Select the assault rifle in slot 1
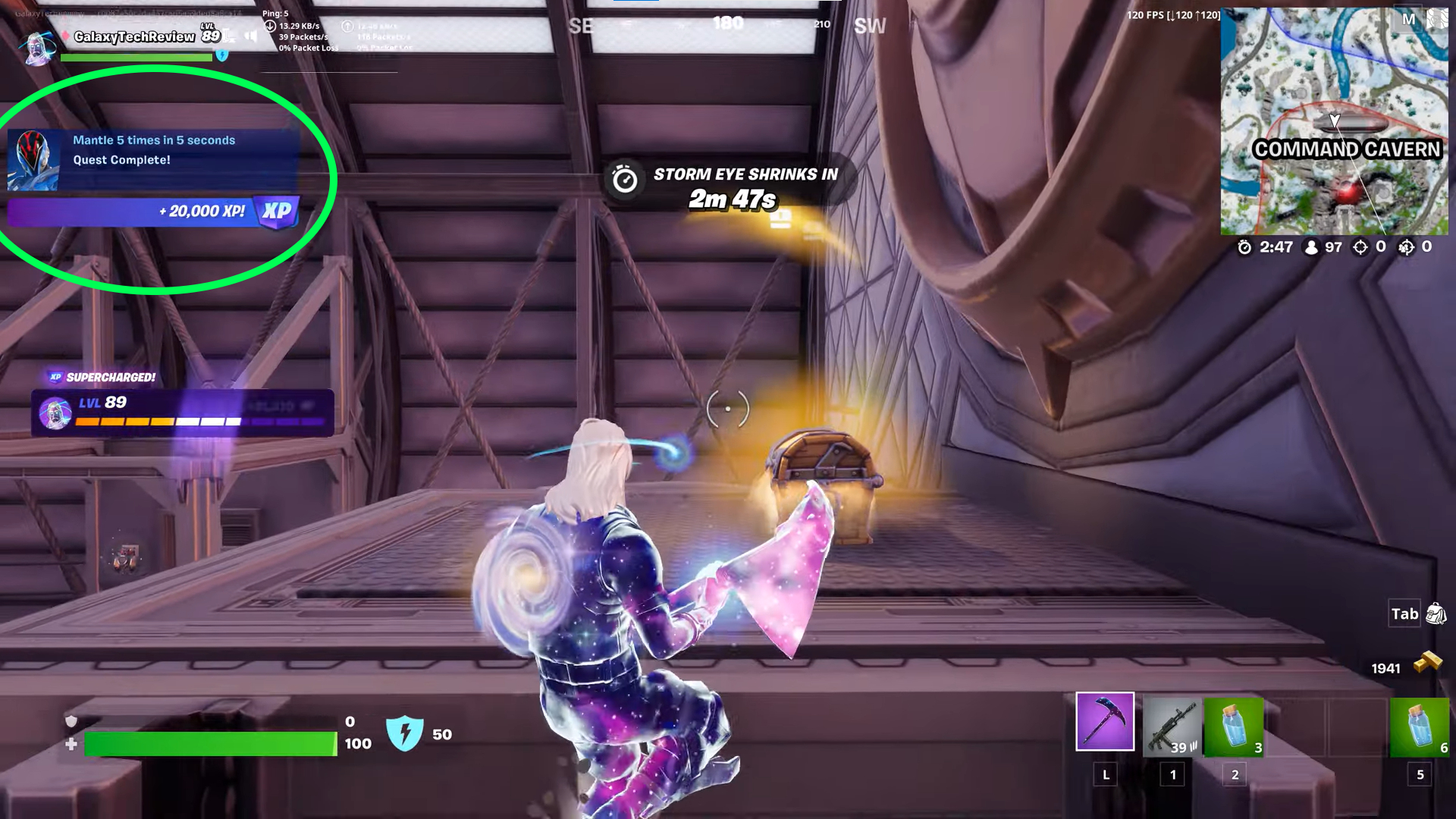The height and width of the screenshot is (819, 1456). pos(1172,724)
